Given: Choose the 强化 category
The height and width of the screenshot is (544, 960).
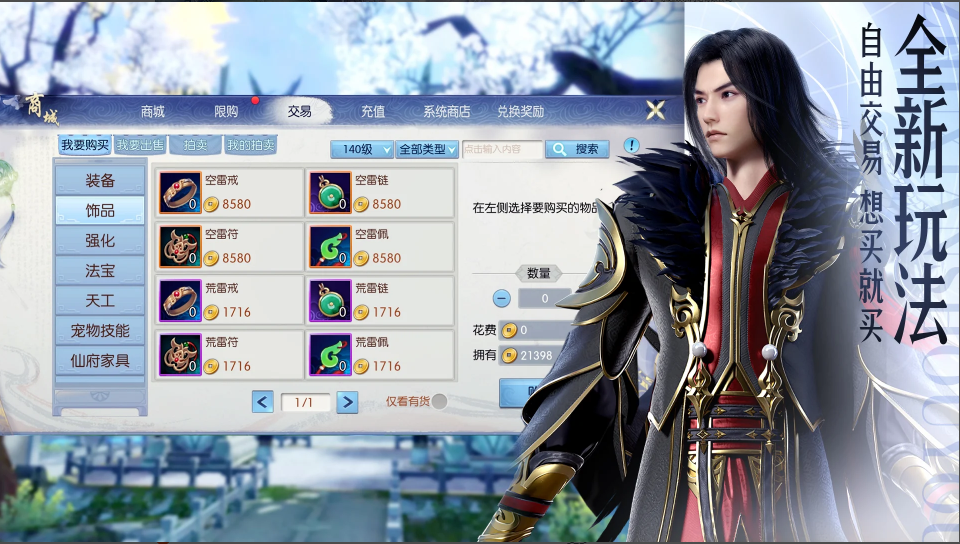Looking at the screenshot, I should pyautogui.click(x=100, y=241).
